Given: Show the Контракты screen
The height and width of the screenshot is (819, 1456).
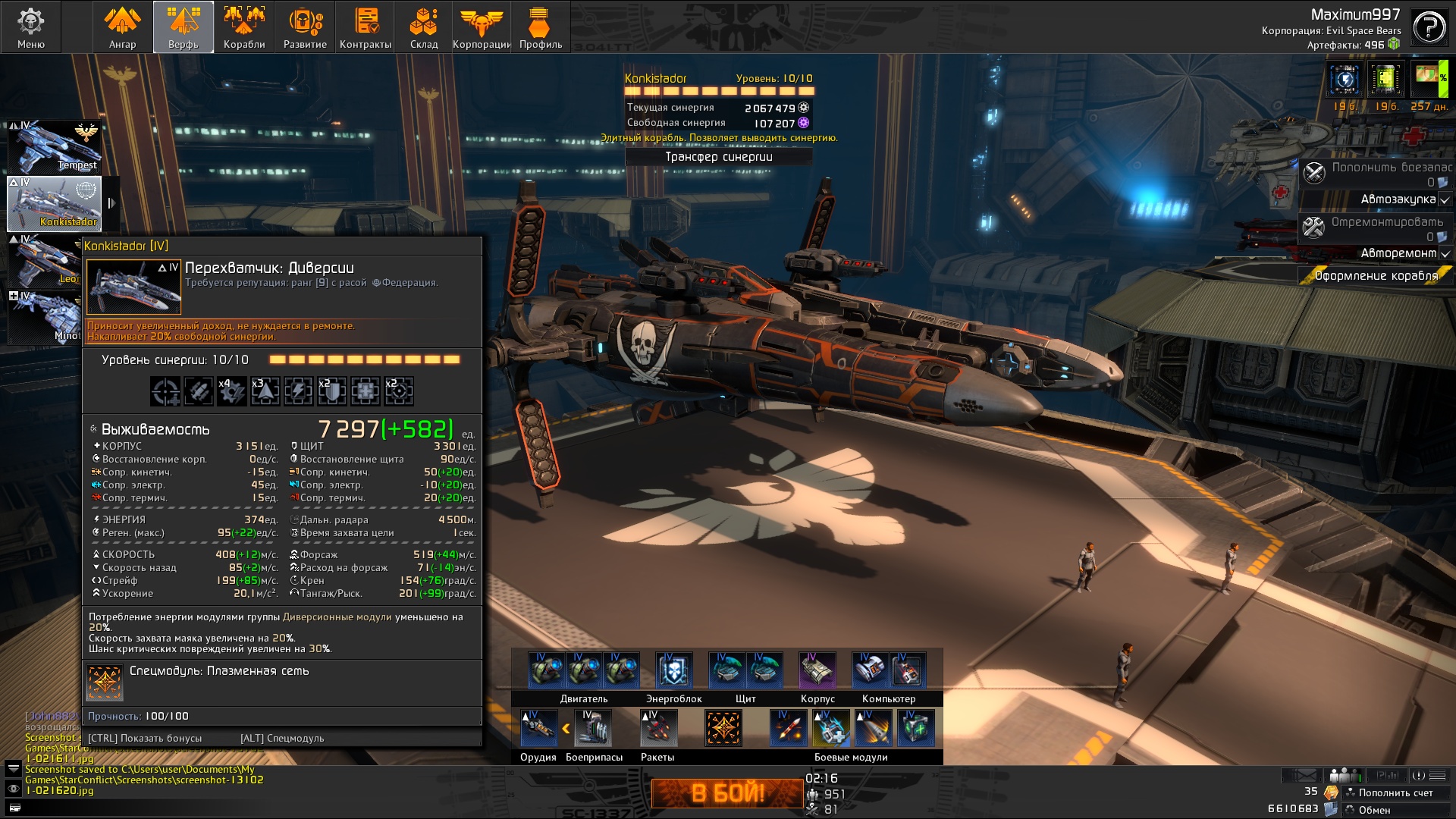Looking at the screenshot, I should pos(366,27).
